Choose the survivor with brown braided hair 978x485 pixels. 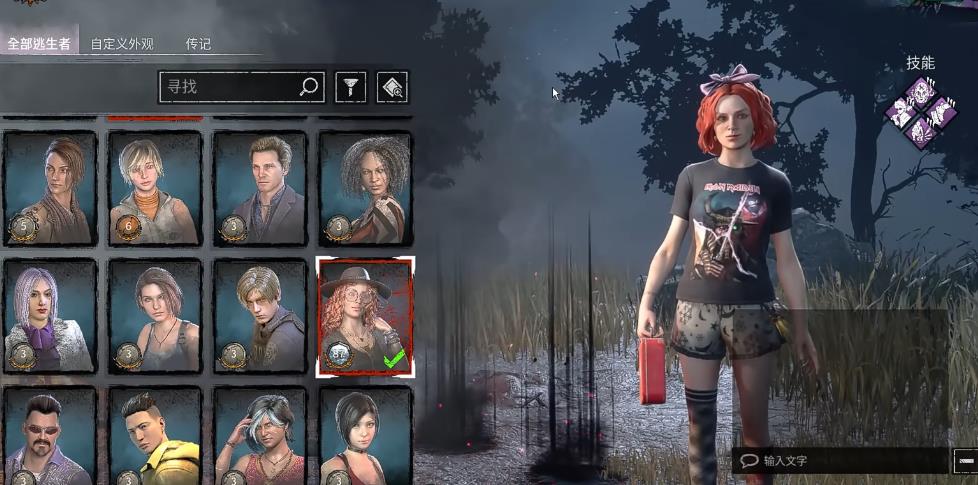coord(50,188)
